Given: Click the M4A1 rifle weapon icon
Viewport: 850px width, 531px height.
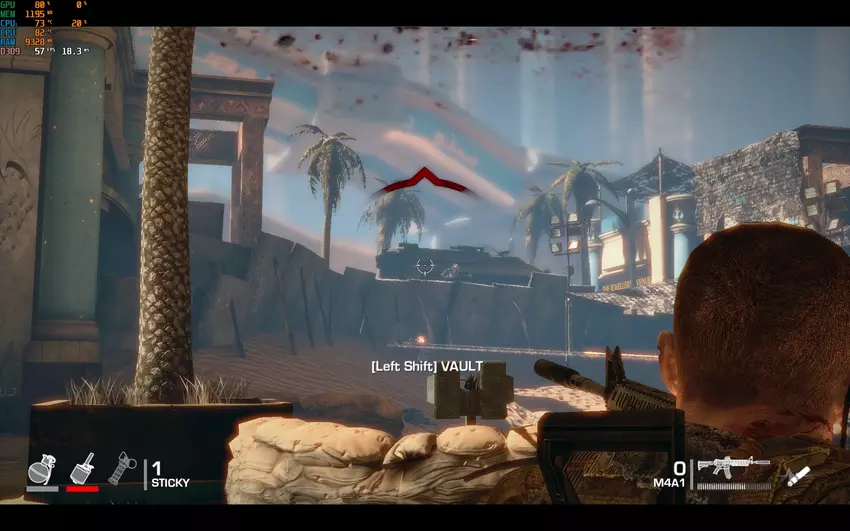Looking at the screenshot, I should tap(733, 467).
